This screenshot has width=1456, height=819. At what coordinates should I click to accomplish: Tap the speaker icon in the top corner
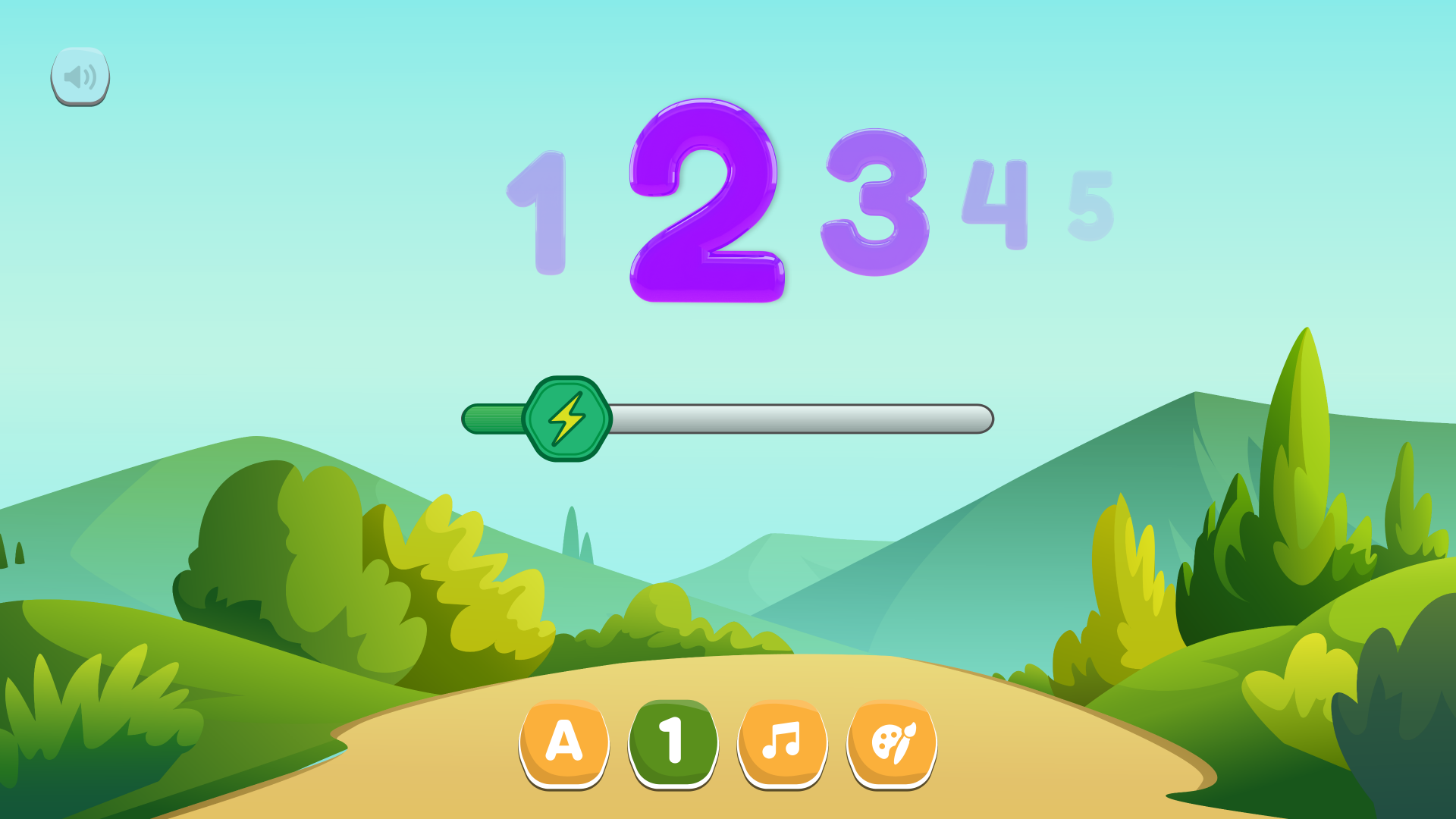(80, 74)
